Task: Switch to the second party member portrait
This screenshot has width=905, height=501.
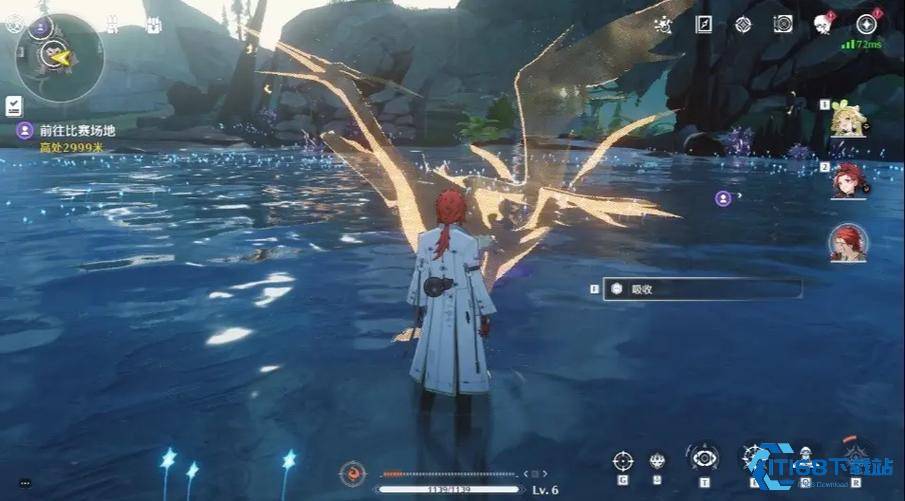Action: pos(847,181)
